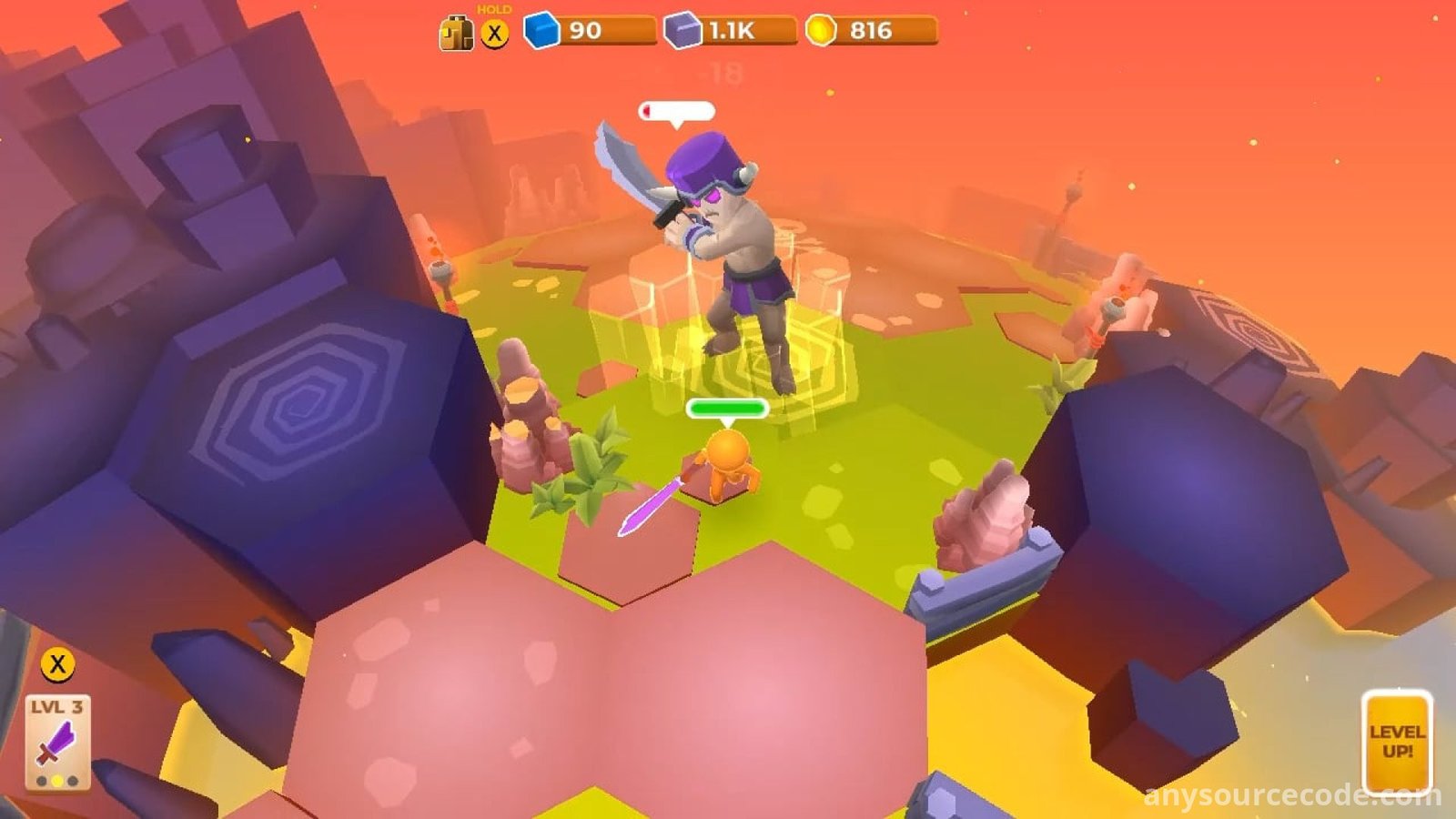Select the LVL 3 purple sword card
The height and width of the screenshot is (819, 1456).
[57, 742]
